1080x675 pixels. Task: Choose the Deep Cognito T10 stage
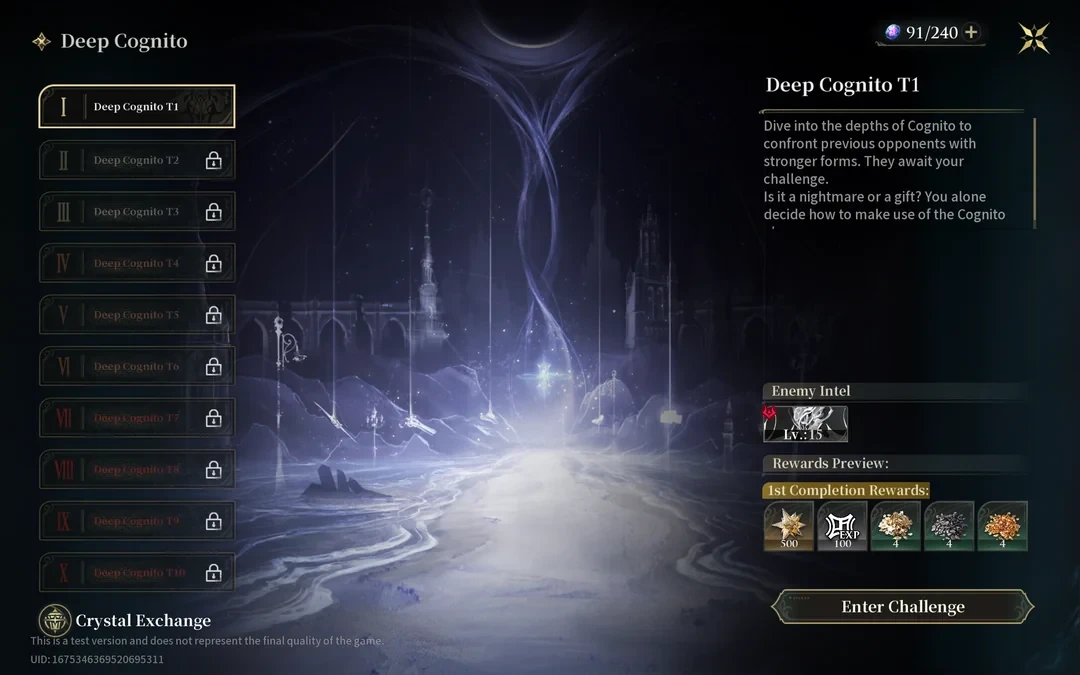pyautogui.click(x=137, y=573)
